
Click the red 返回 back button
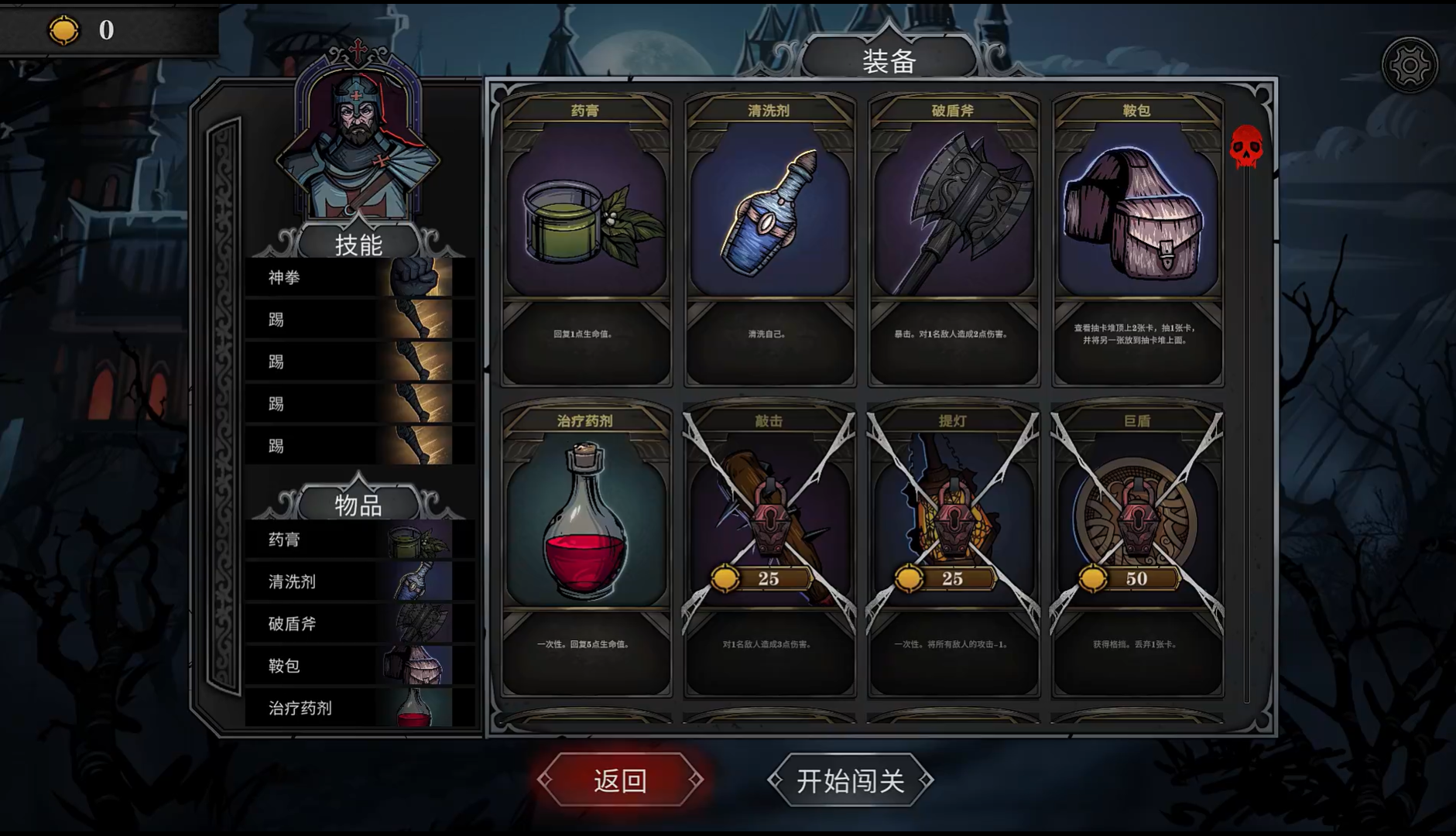point(620,780)
